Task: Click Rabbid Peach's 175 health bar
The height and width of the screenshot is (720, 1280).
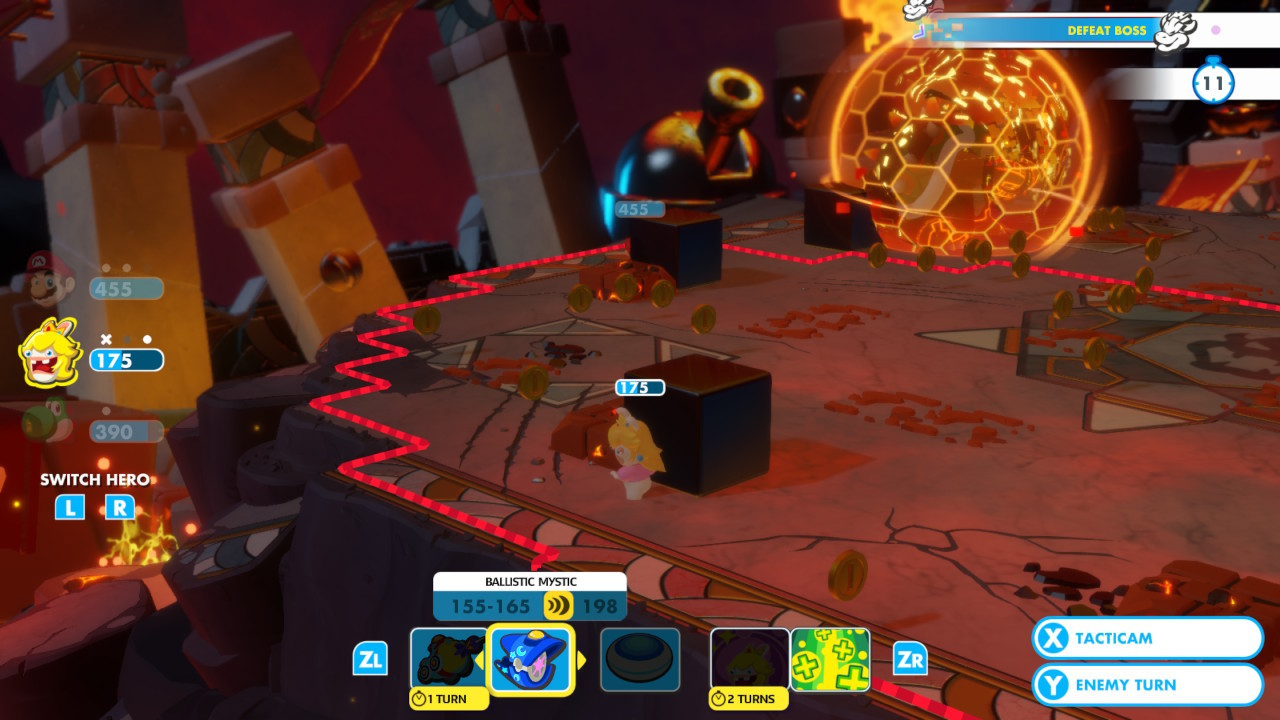Action: (128, 360)
